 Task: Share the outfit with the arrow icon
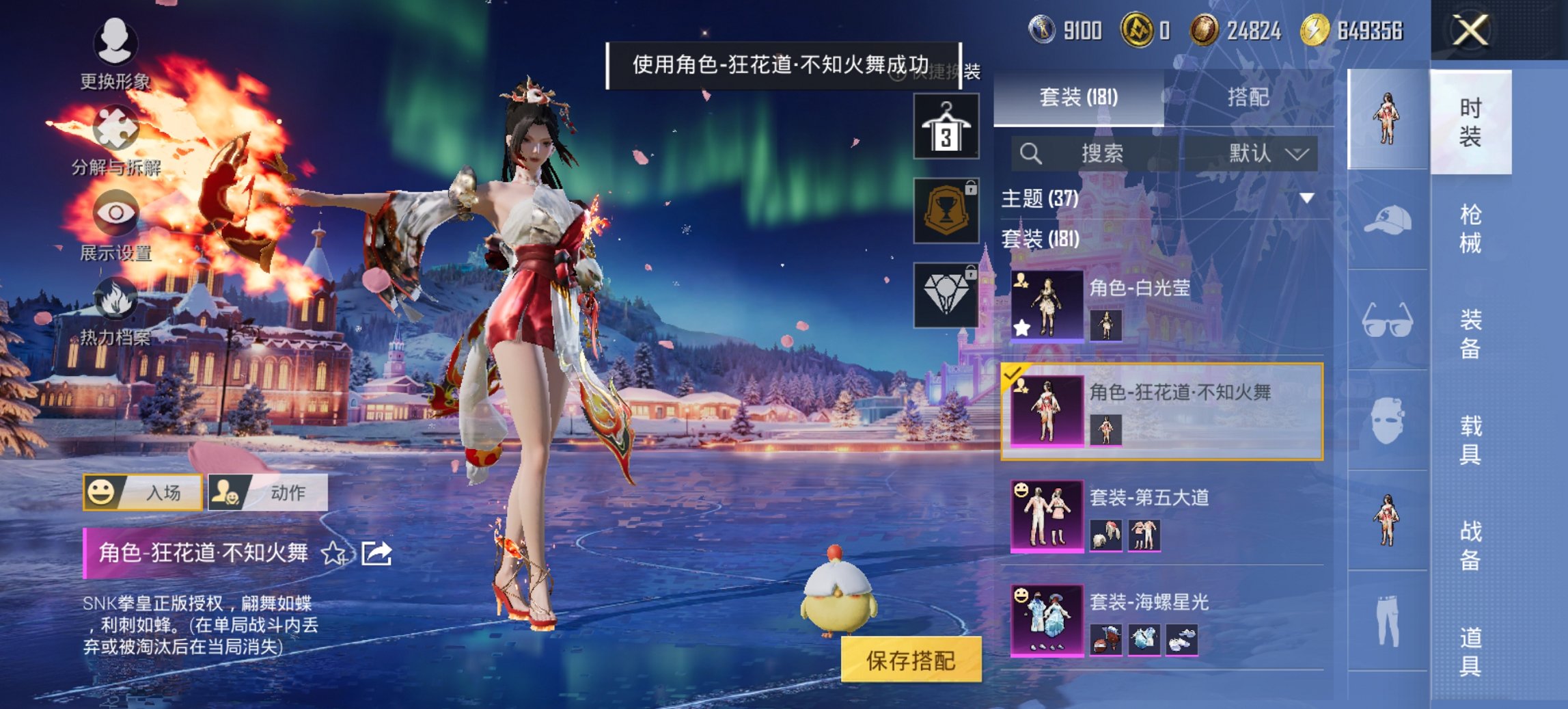(376, 553)
